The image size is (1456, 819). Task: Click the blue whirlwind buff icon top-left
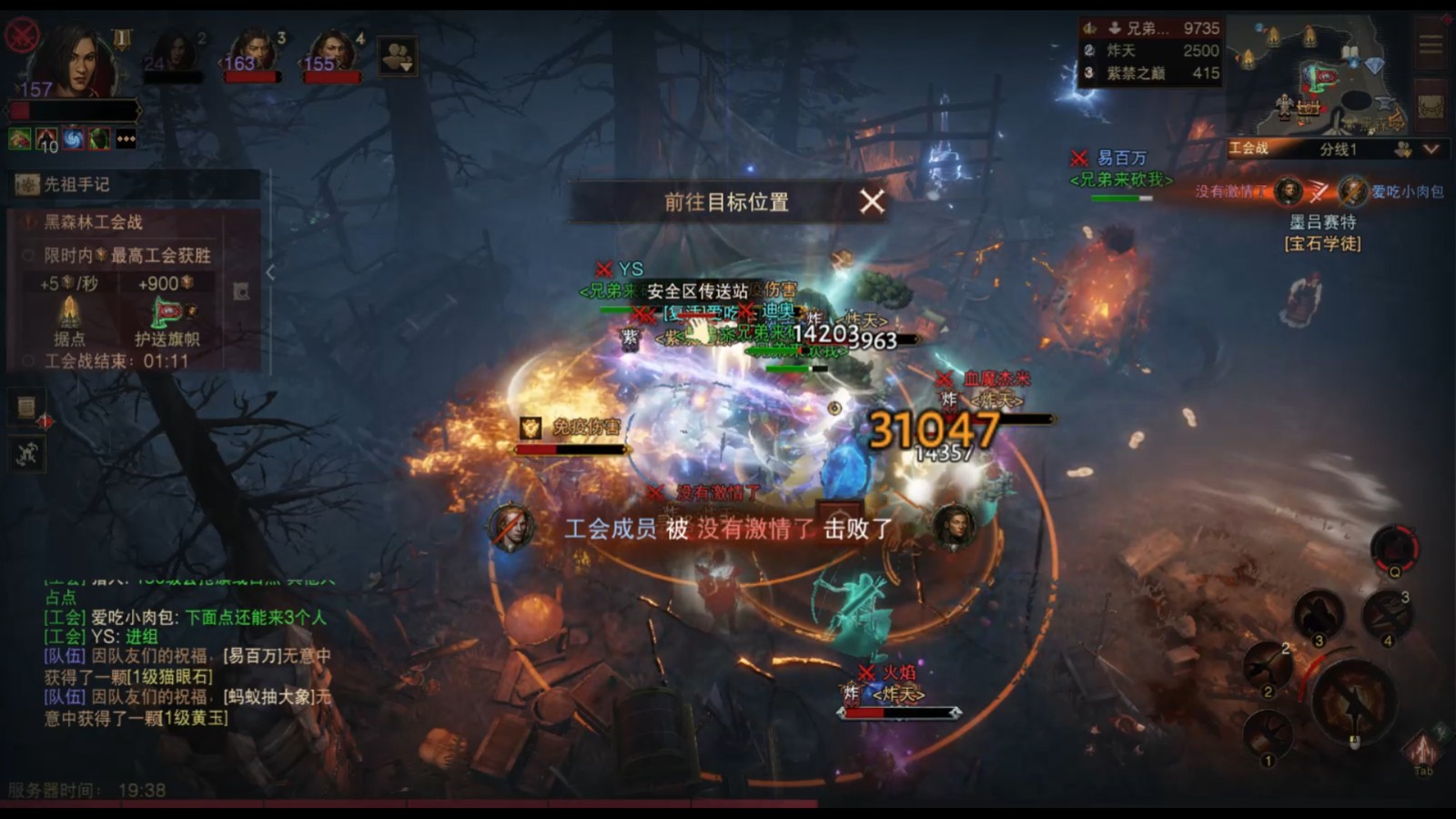tap(72, 140)
